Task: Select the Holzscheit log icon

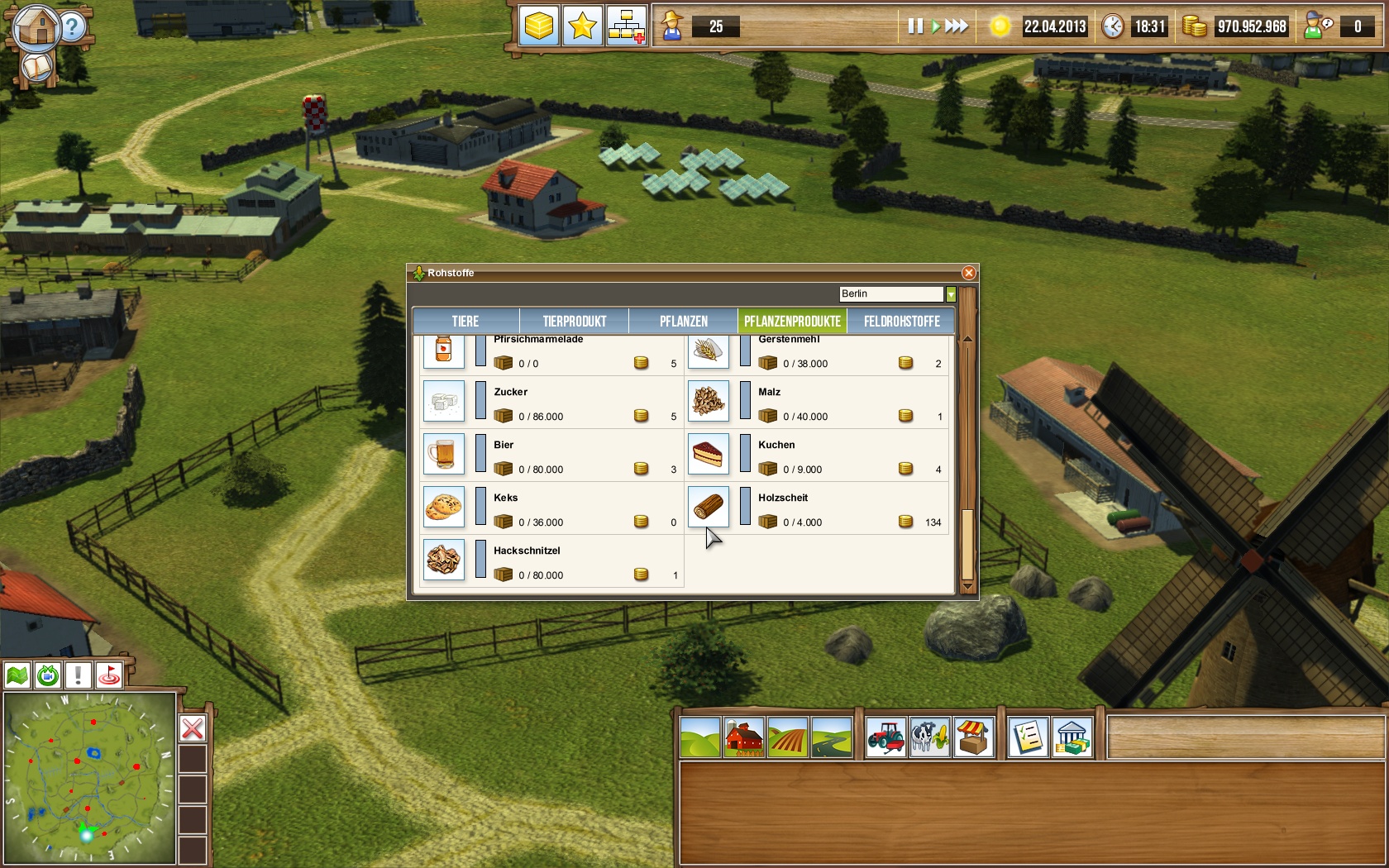Action: click(709, 507)
